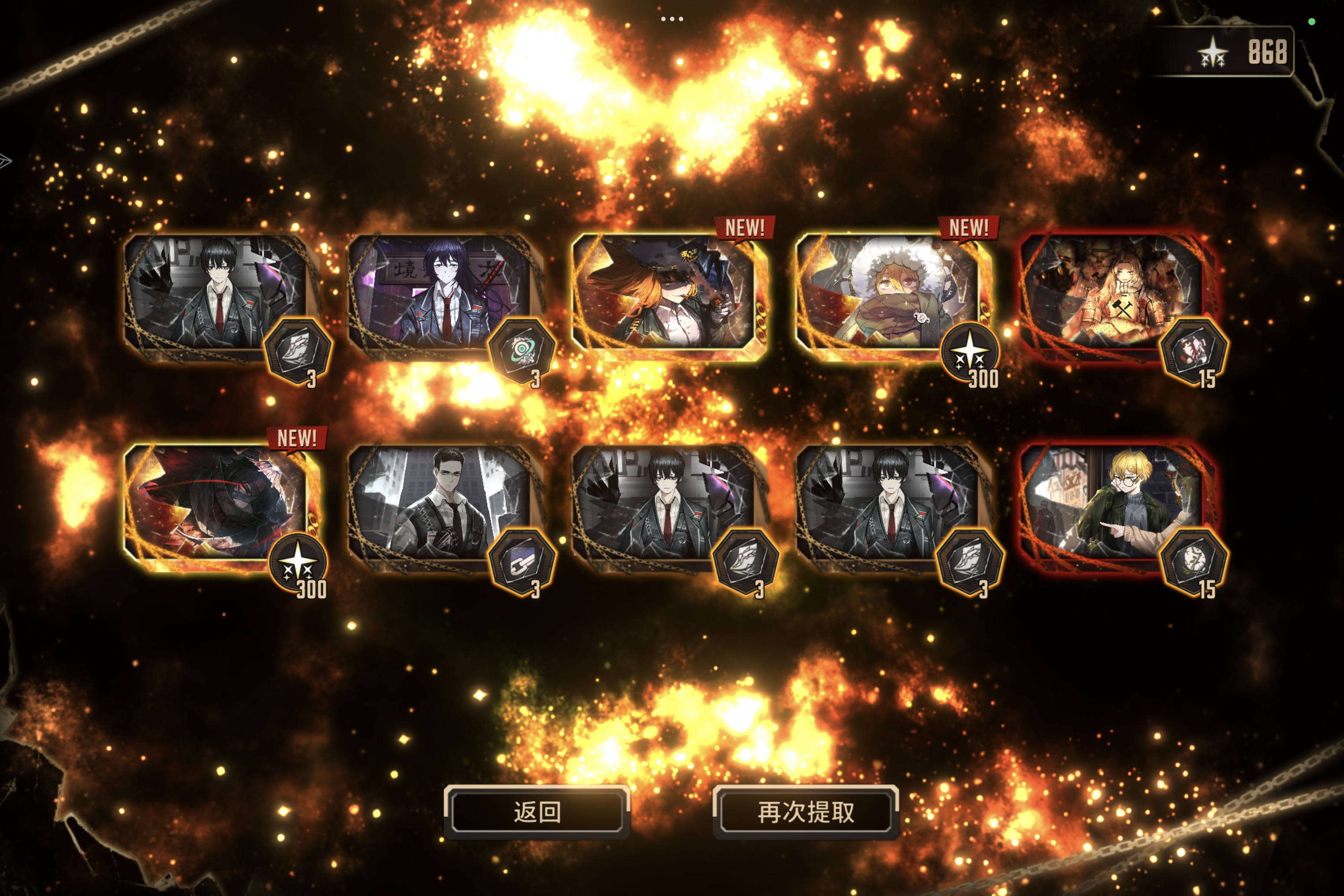Expand the left-edge arrow panel indicator
The width and height of the screenshot is (1344, 896).
click(6, 162)
